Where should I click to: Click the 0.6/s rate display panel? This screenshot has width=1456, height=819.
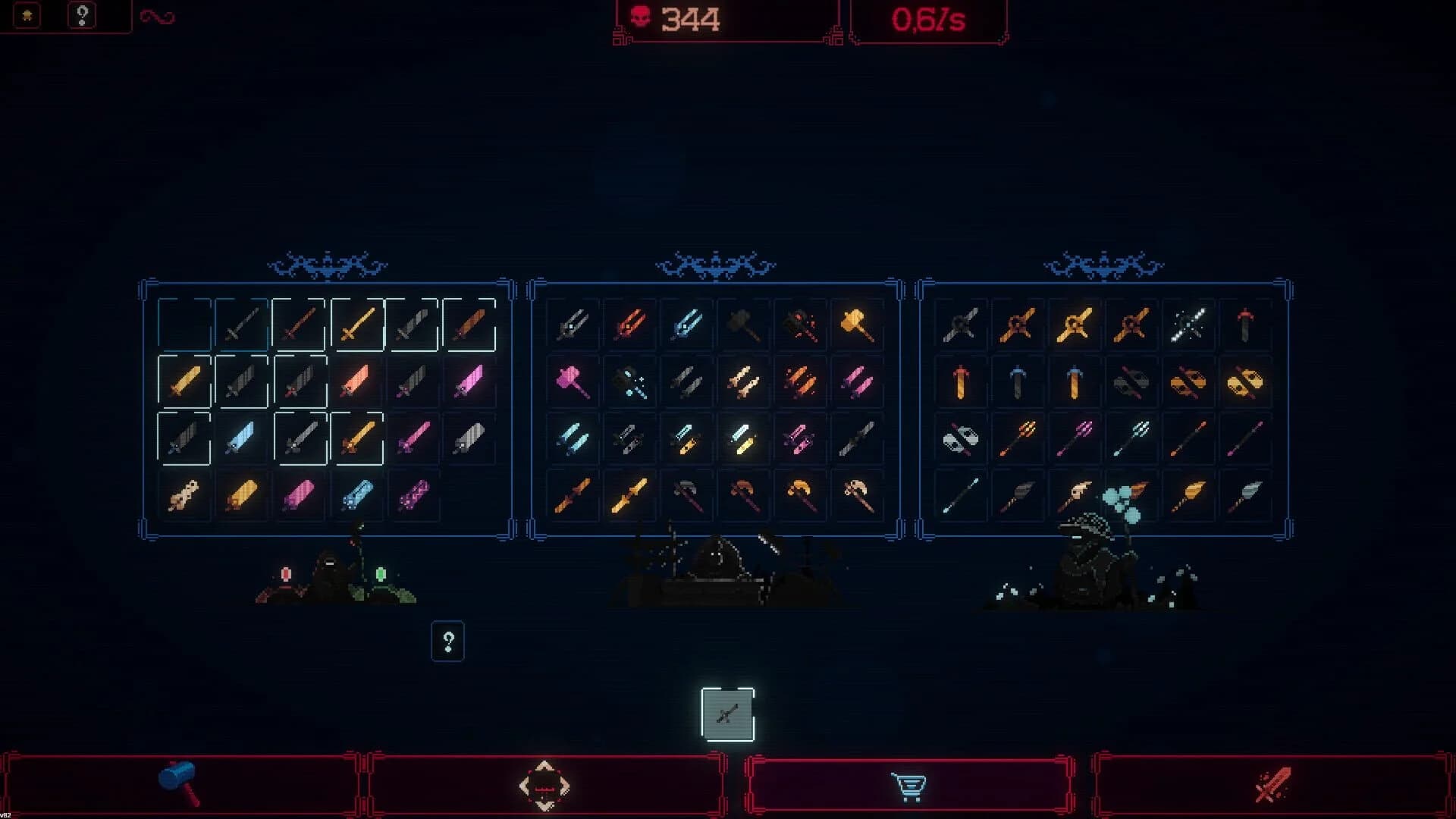tap(929, 20)
